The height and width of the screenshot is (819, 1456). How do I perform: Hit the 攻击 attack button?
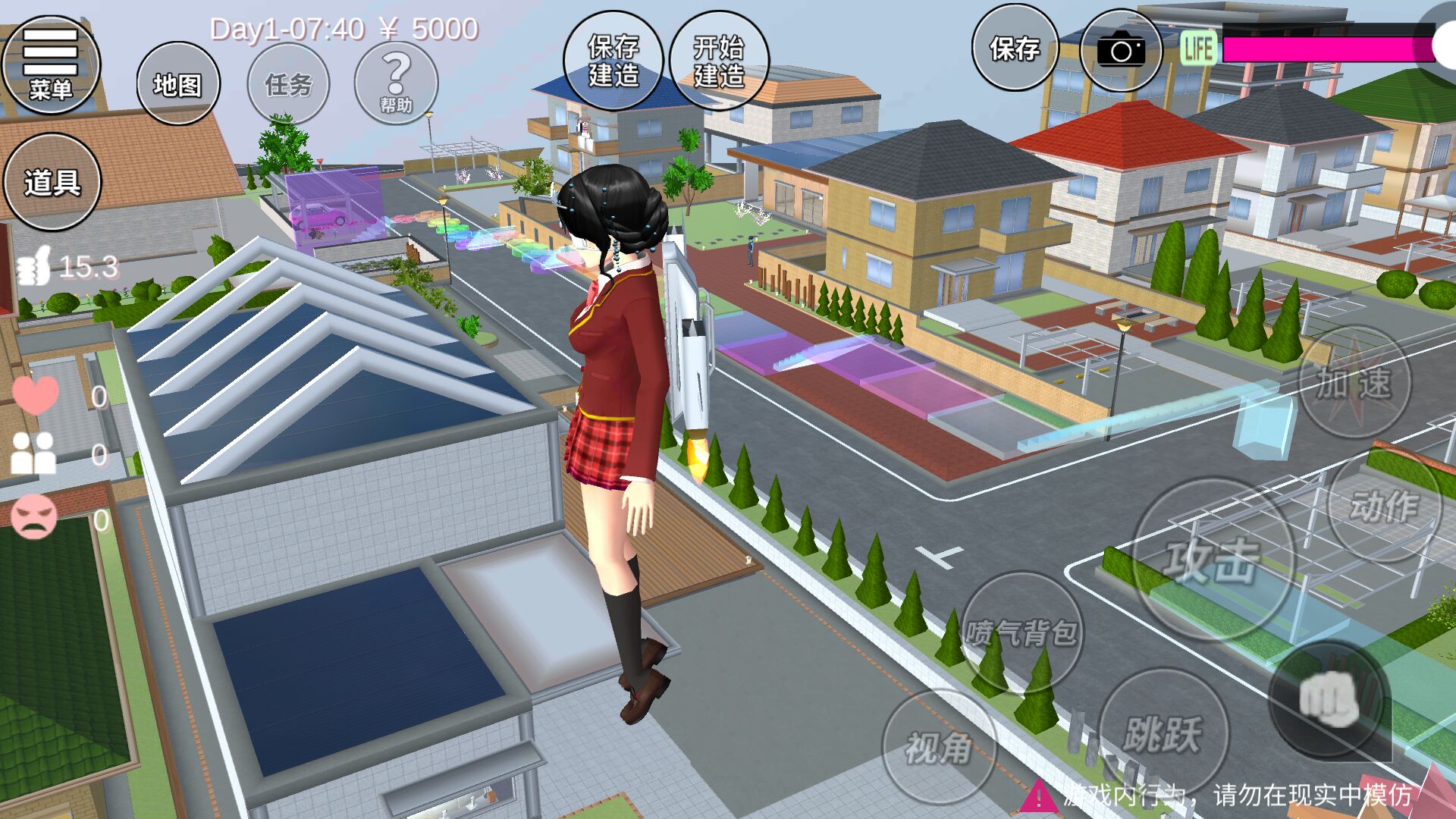(1212, 560)
